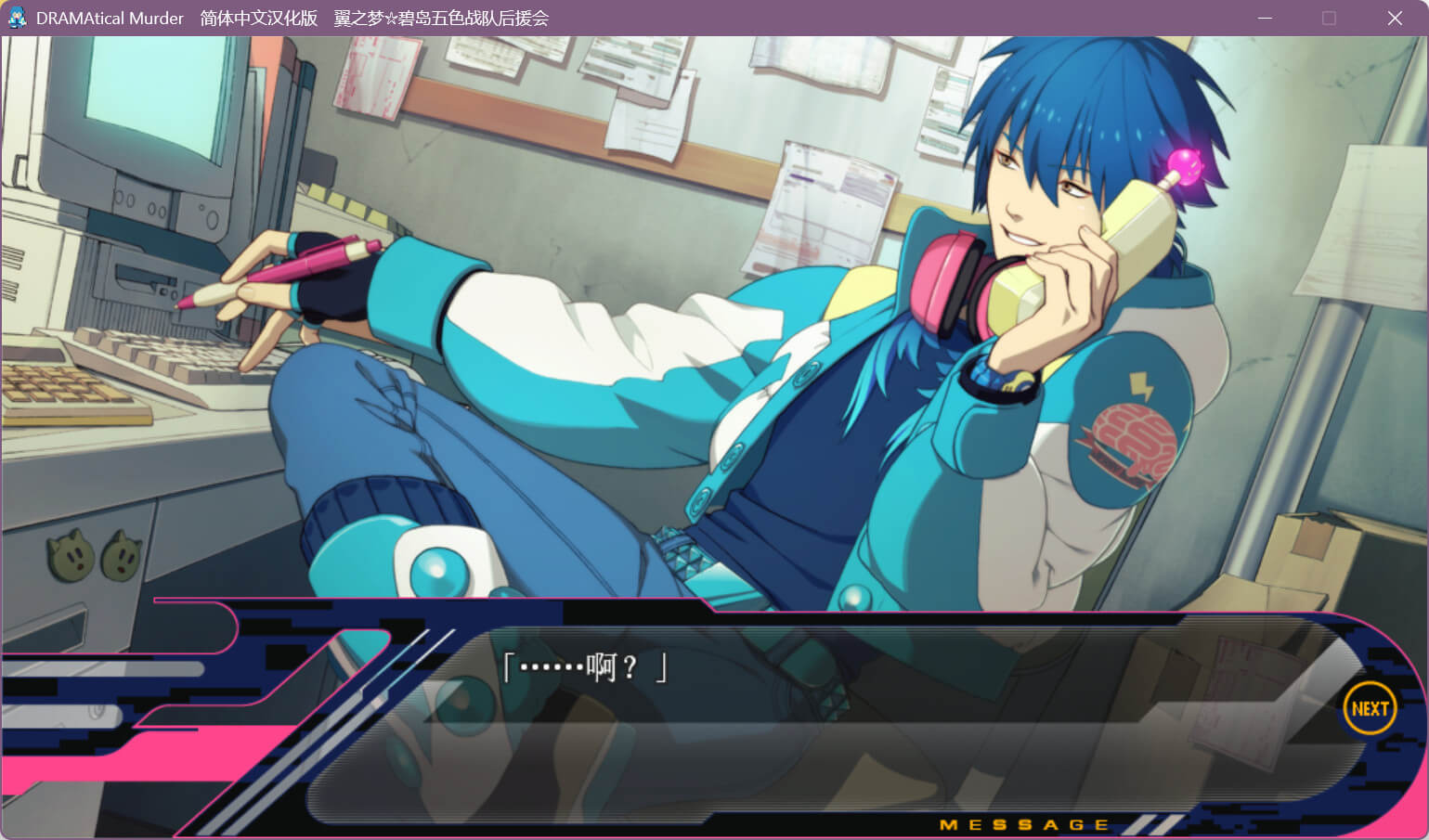Close the game window
This screenshot has width=1429, height=840.
pos(1395,19)
